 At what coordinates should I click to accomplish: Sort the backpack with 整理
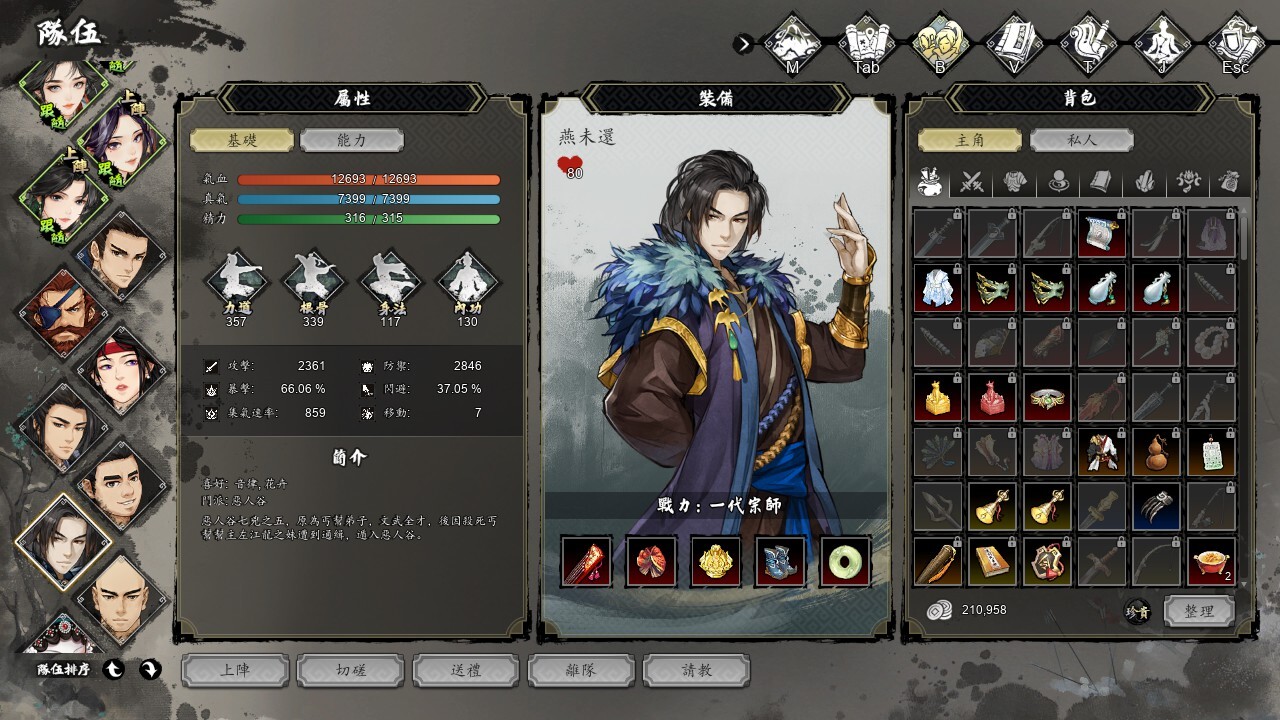[1199, 611]
